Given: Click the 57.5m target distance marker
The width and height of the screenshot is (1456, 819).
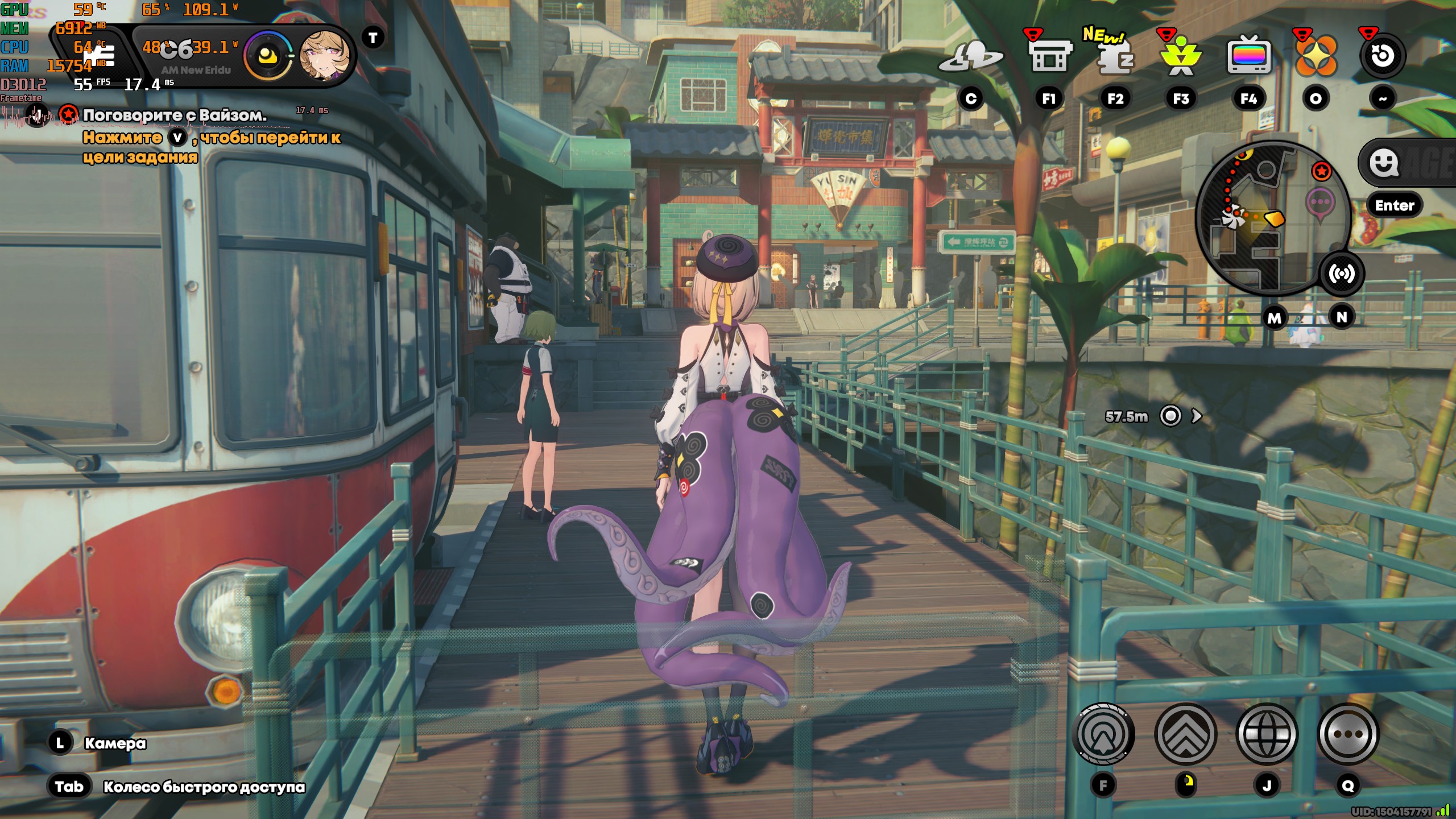Looking at the screenshot, I should point(1170,416).
